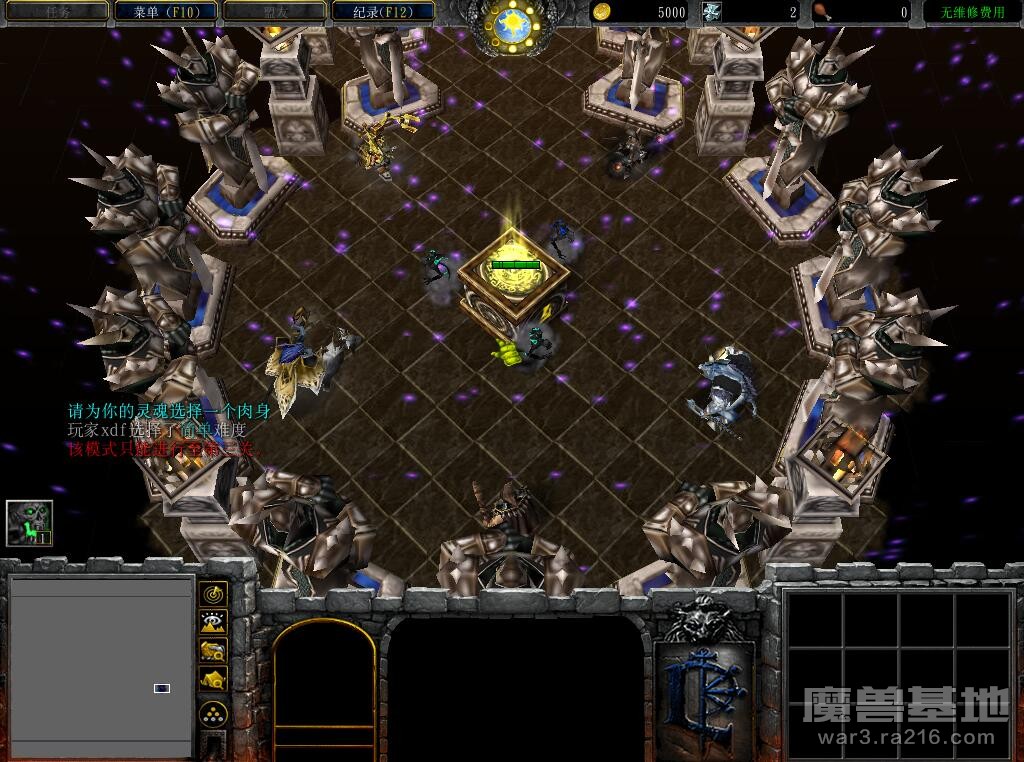
Task: Open the 纪录 (F12) message log
Action: point(380,12)
